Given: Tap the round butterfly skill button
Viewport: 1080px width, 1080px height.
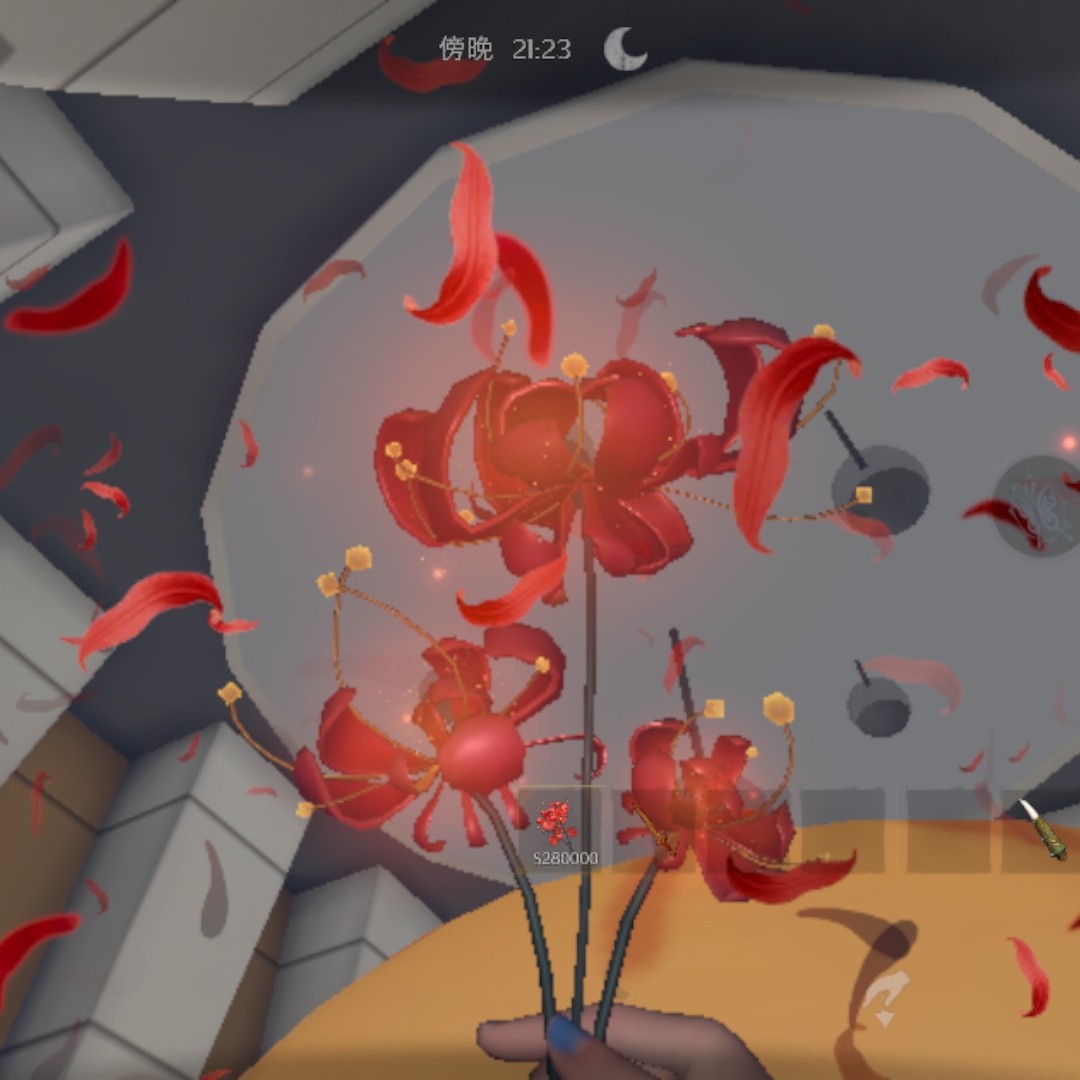Looking at the screenshot, I should [x=1036, y=504].
